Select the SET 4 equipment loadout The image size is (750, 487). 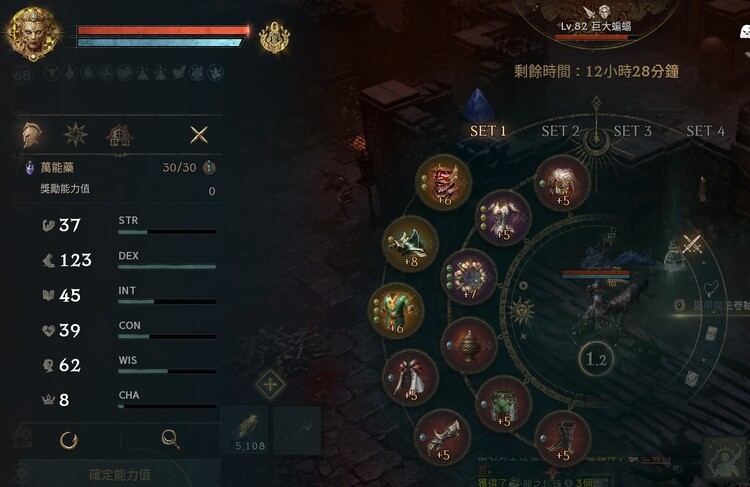[x=705, y=131]
